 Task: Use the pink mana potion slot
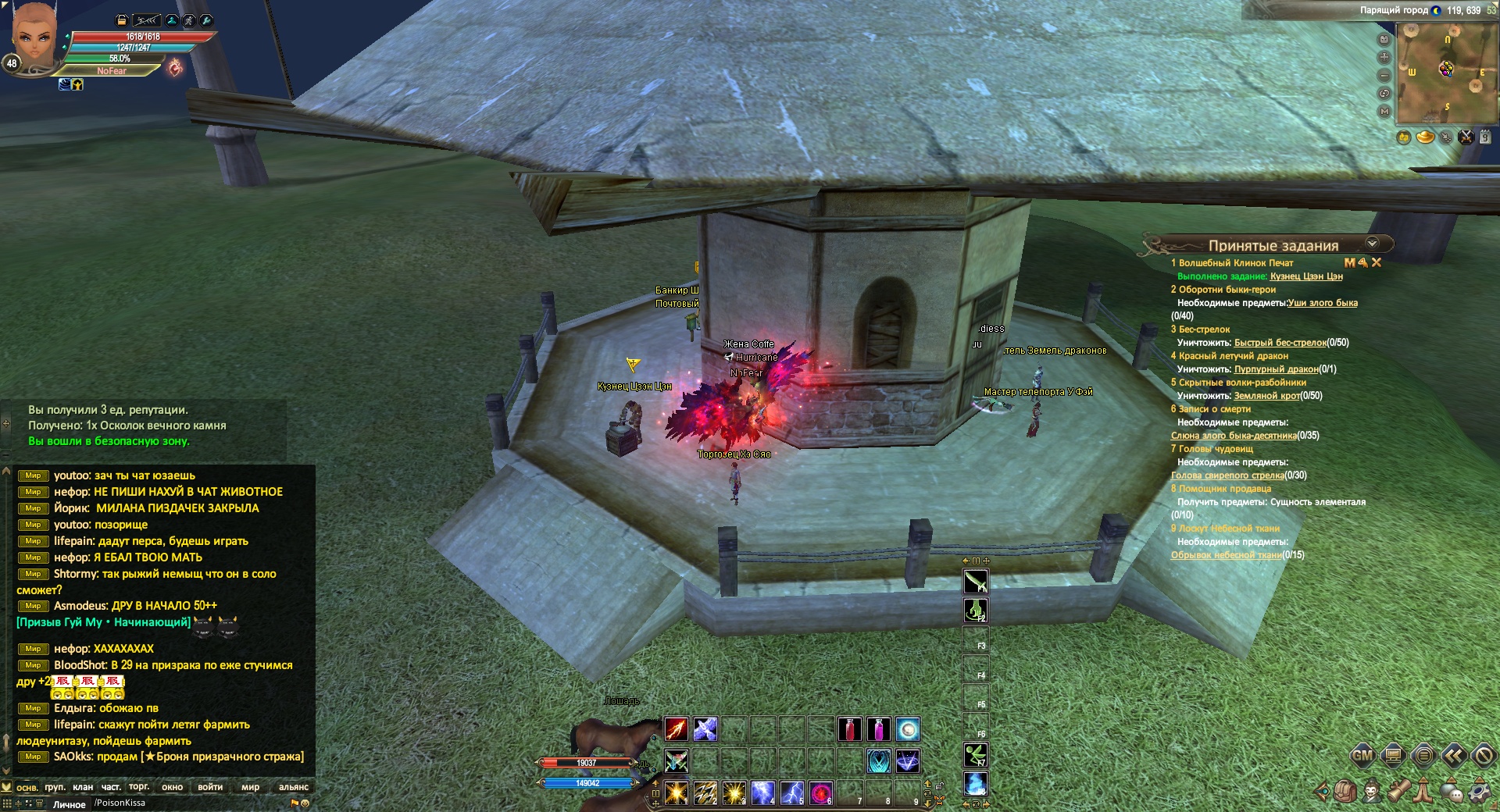coord(878,729)
